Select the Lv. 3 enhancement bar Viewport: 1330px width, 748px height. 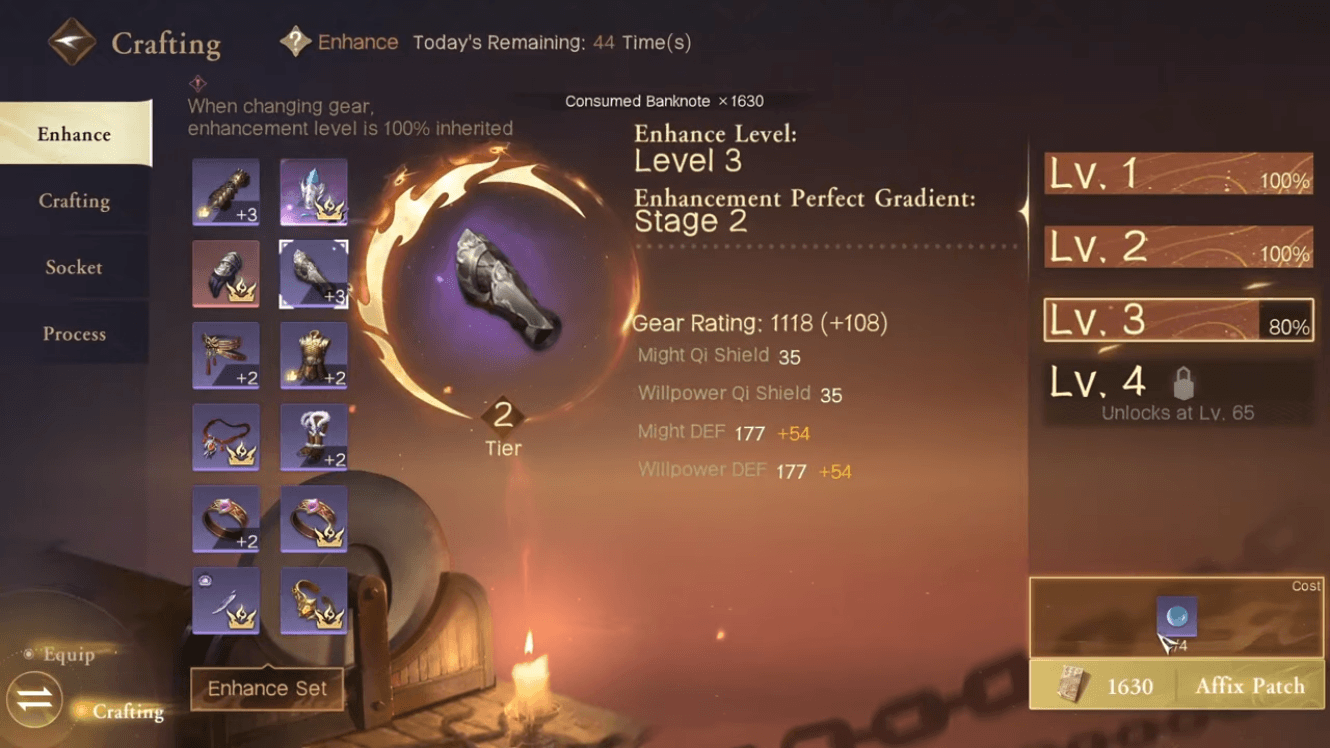click(1178, 321)
